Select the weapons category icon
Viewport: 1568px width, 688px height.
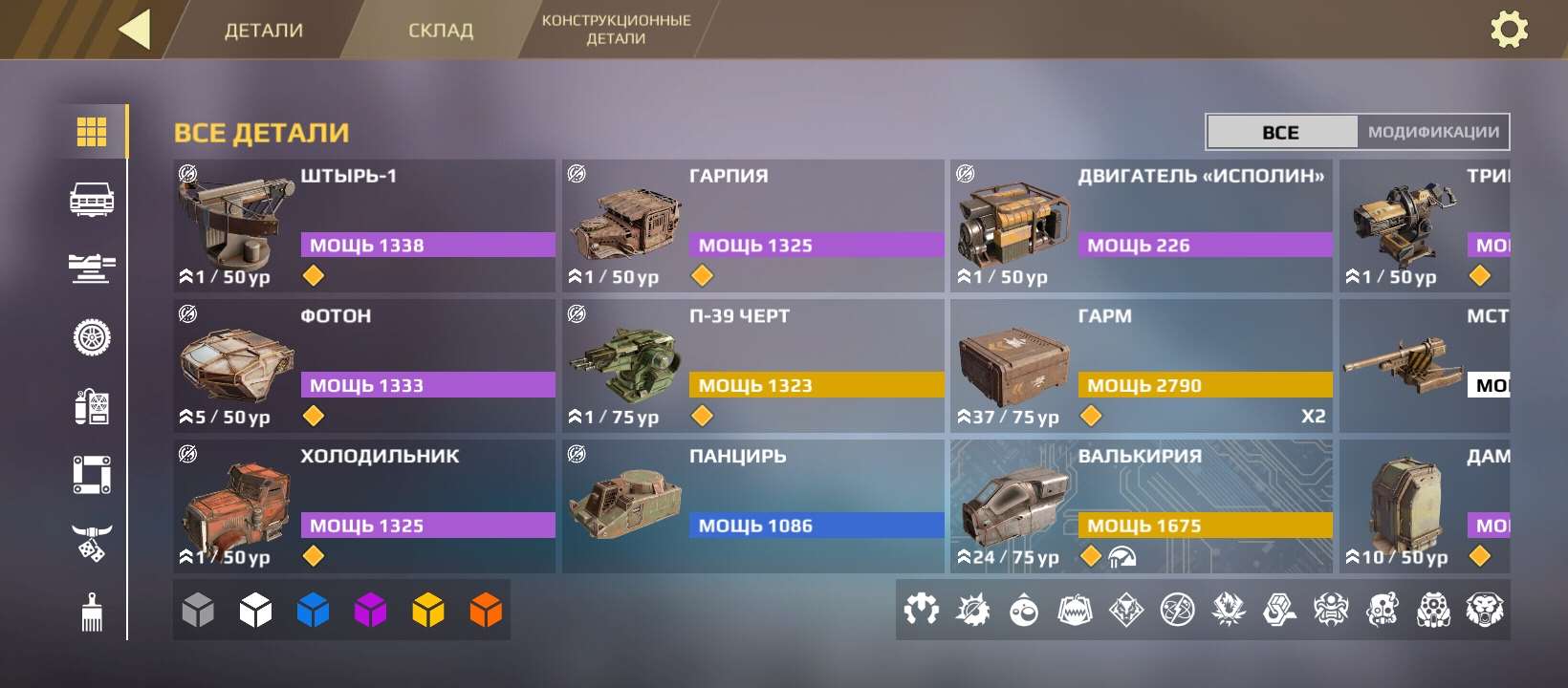click(93, 269)
